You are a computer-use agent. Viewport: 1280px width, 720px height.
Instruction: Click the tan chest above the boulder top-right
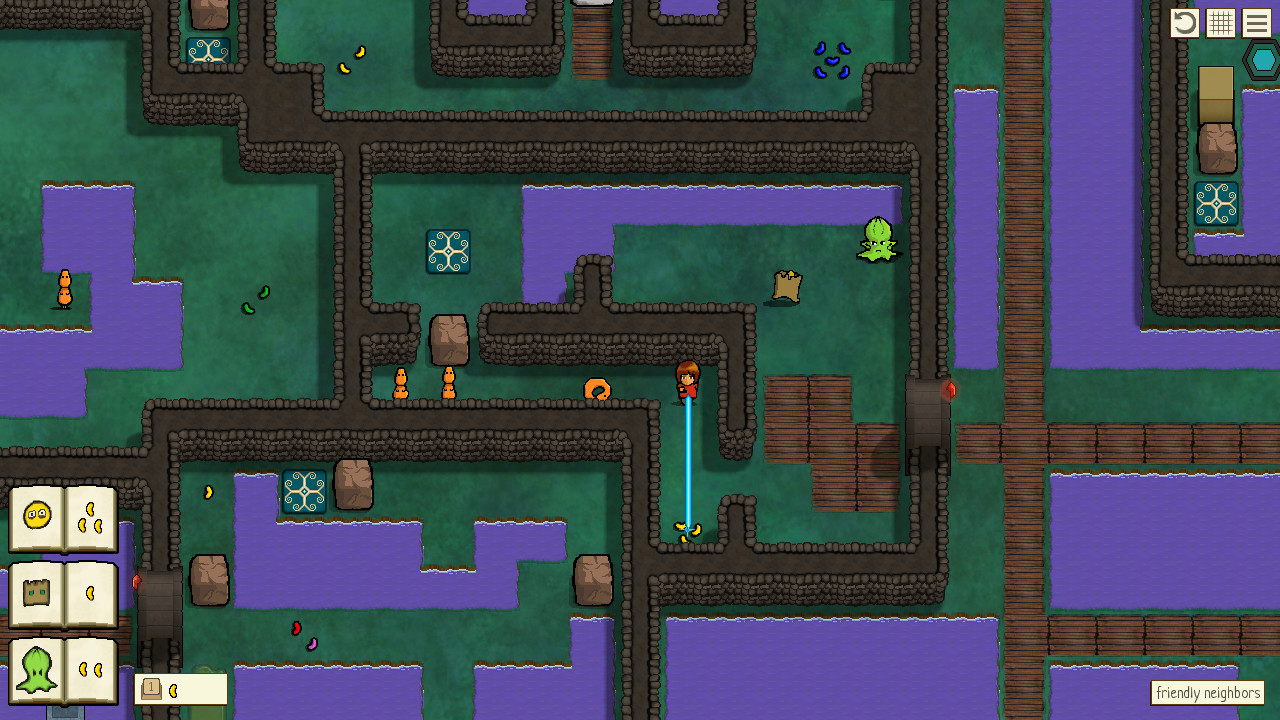tap(1215, 95)
